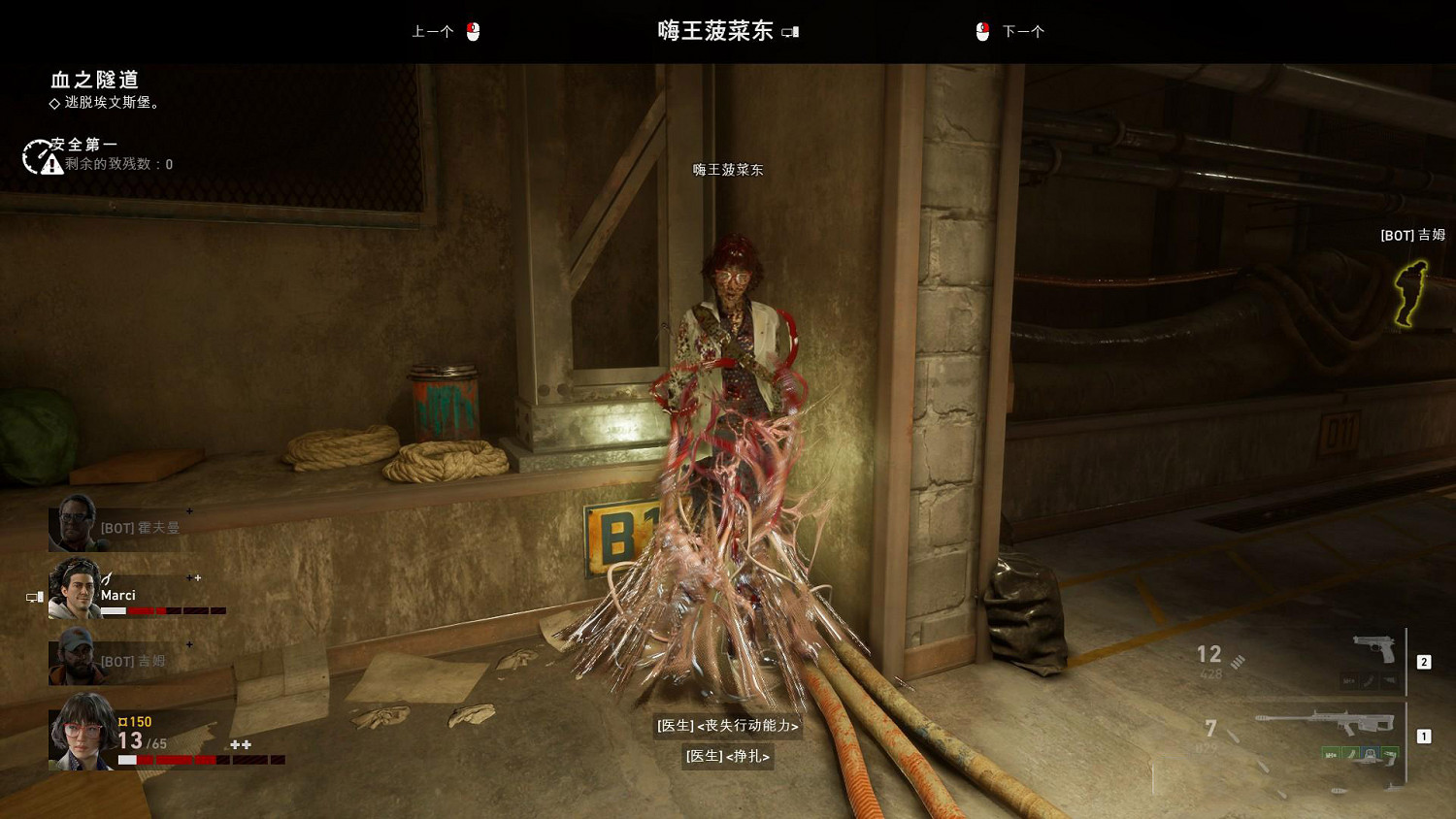This screenshot has height=819, width=1456.
Task: Click the pistol ammo type icon beside 428
Action: coord(1237,664)
